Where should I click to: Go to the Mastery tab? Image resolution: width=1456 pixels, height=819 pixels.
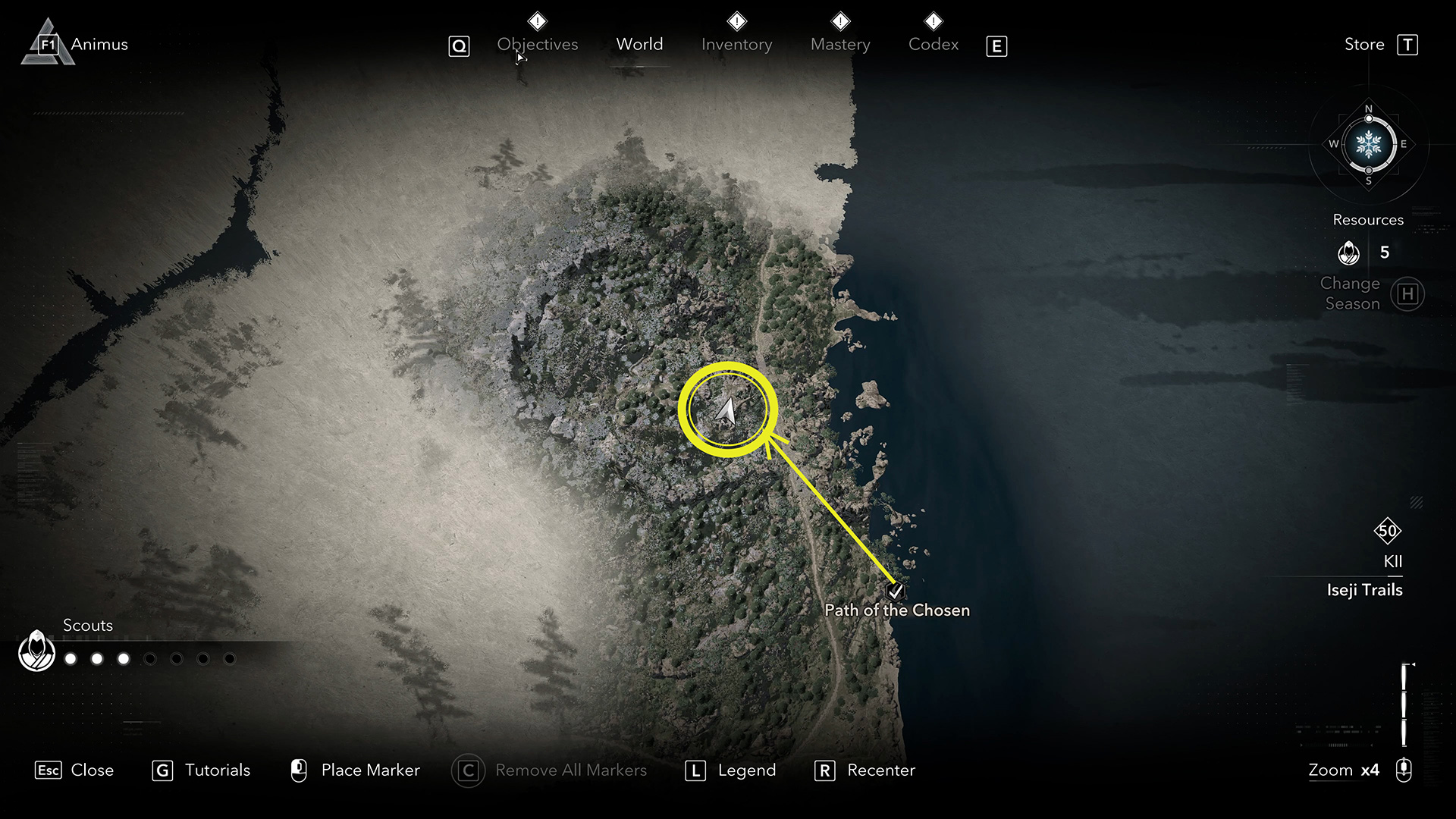pos(840,45)
